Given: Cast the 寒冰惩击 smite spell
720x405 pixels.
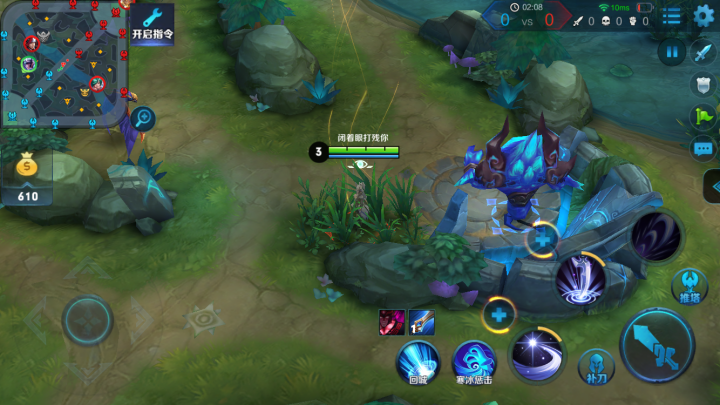Looking at the screenshot, I should point(474,360).
